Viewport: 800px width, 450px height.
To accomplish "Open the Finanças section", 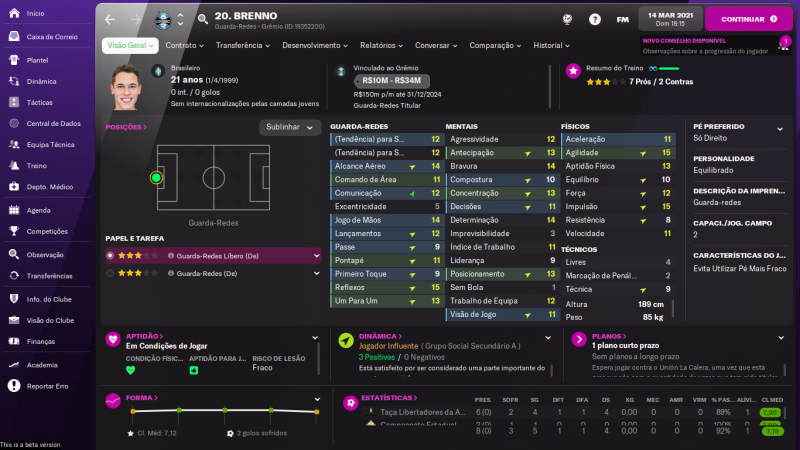I will pyautogui.click(x=41, y=341).
